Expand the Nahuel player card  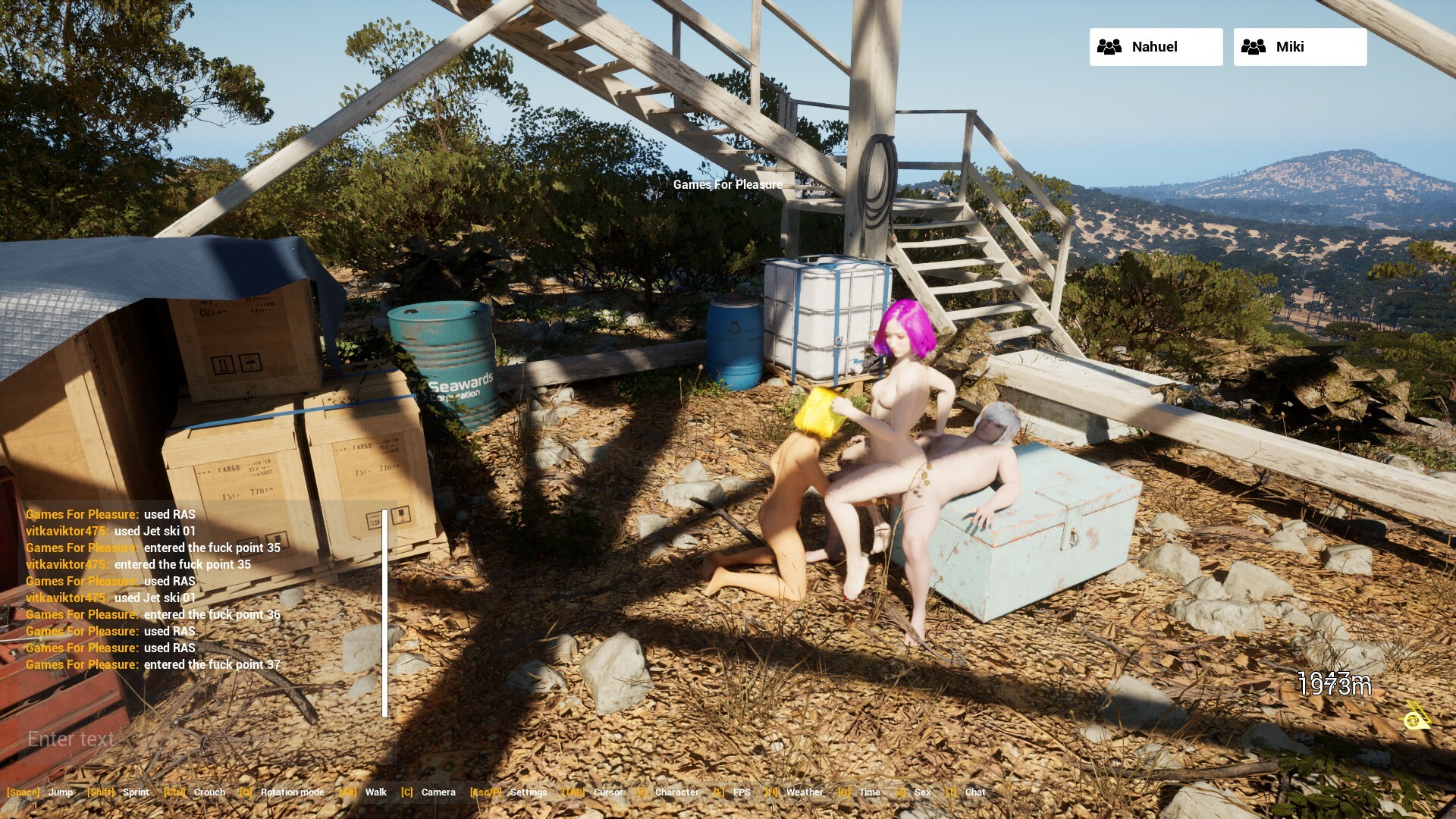[x=1156, y=46]
